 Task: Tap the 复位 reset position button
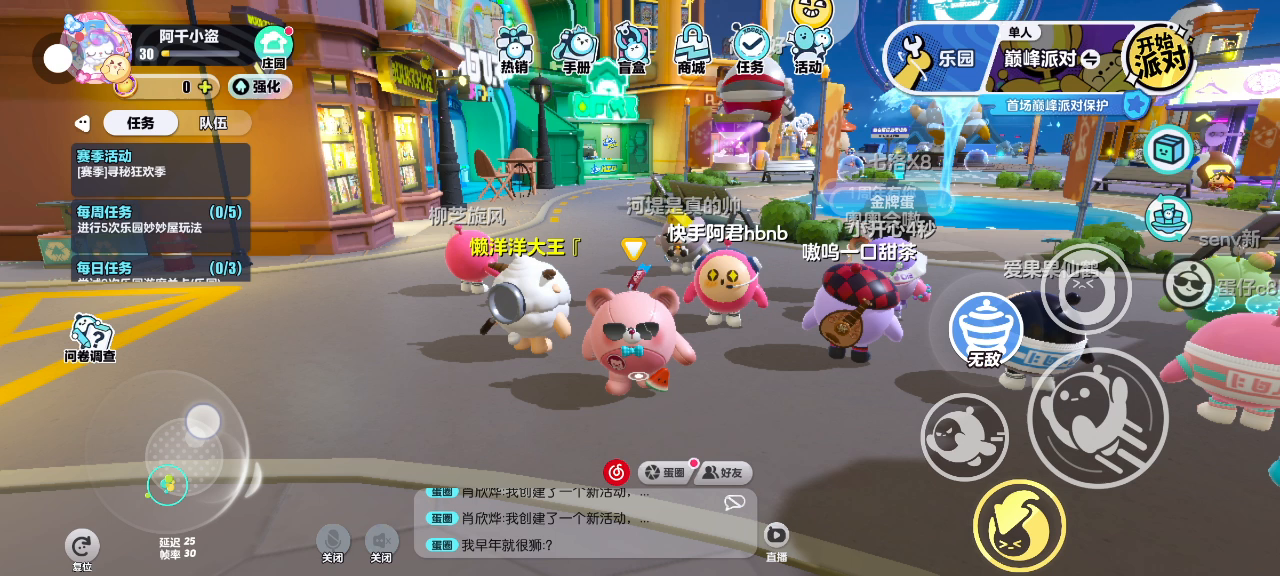click(82, 548)
